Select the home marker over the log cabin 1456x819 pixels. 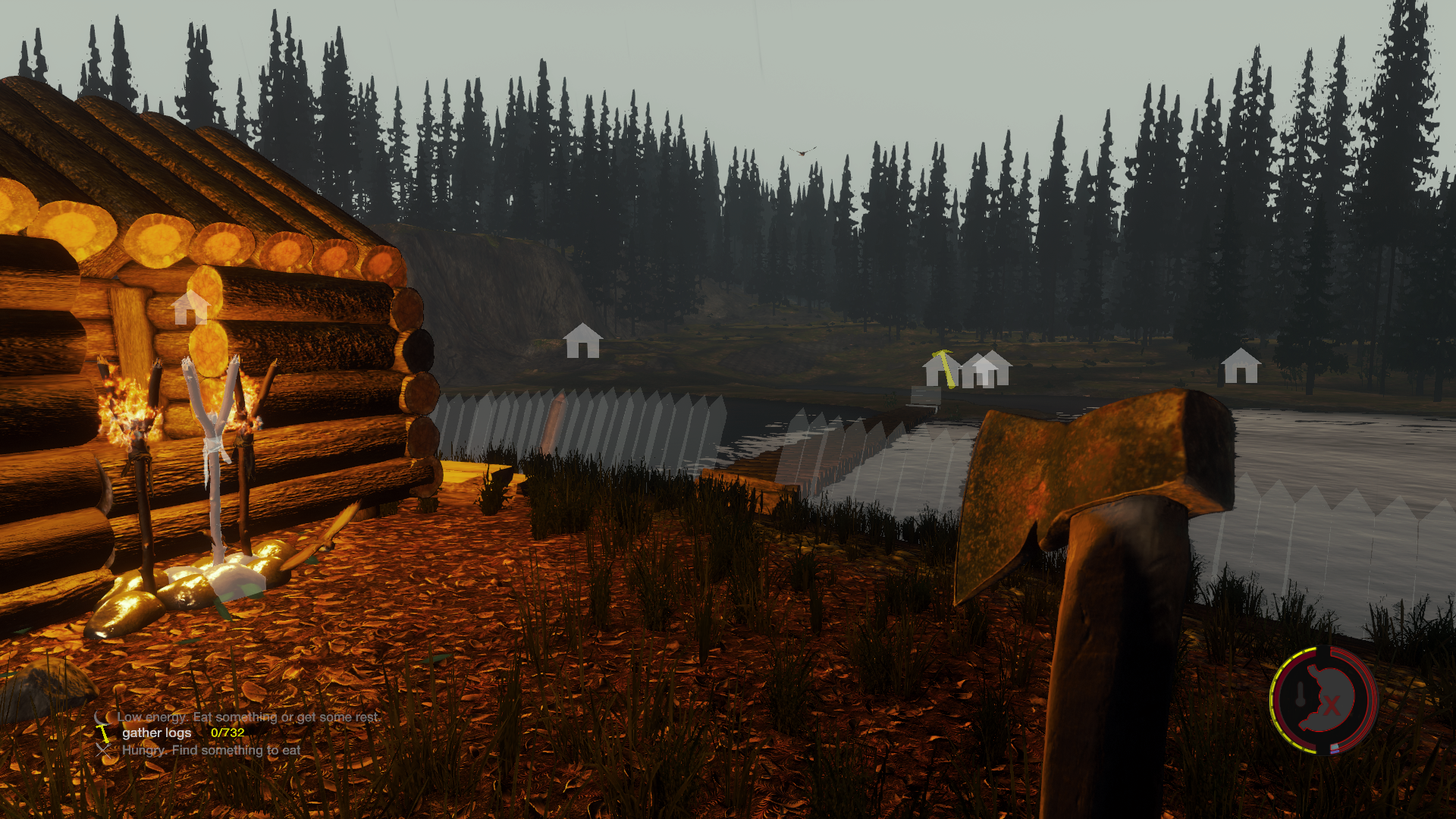coord(189,308)
